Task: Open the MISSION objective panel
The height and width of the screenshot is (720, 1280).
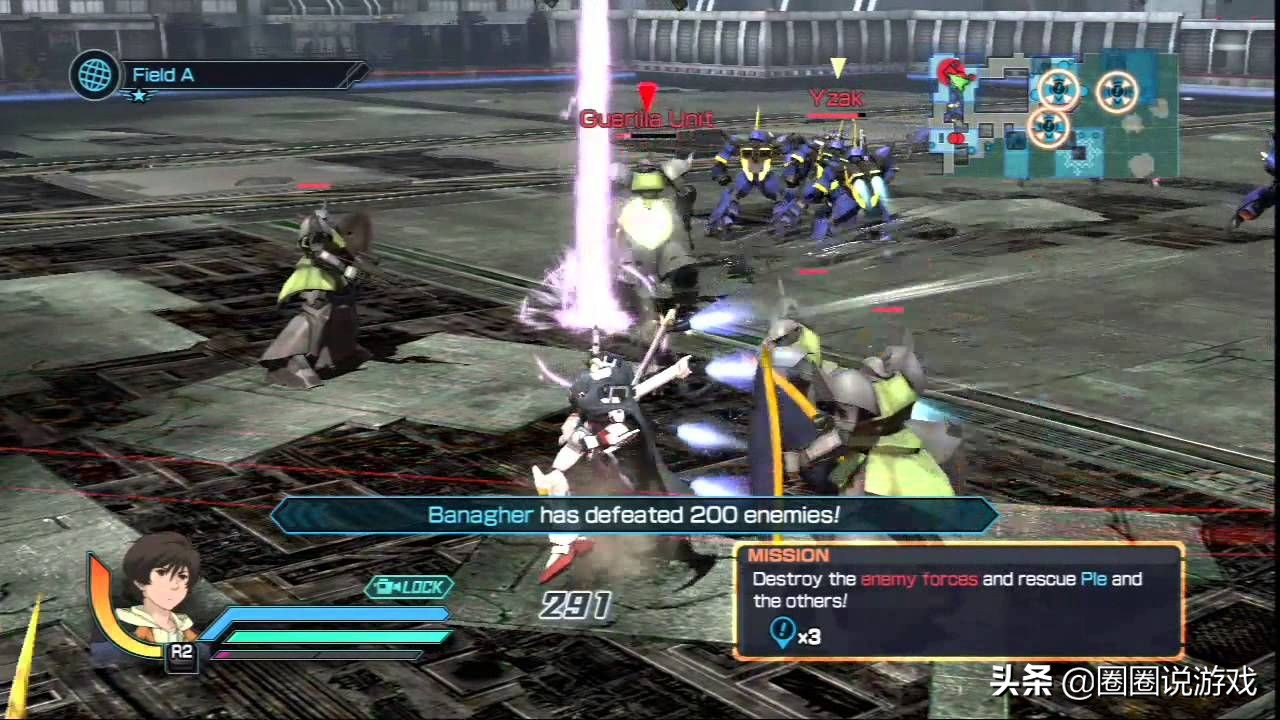Action: coord(958,600)
